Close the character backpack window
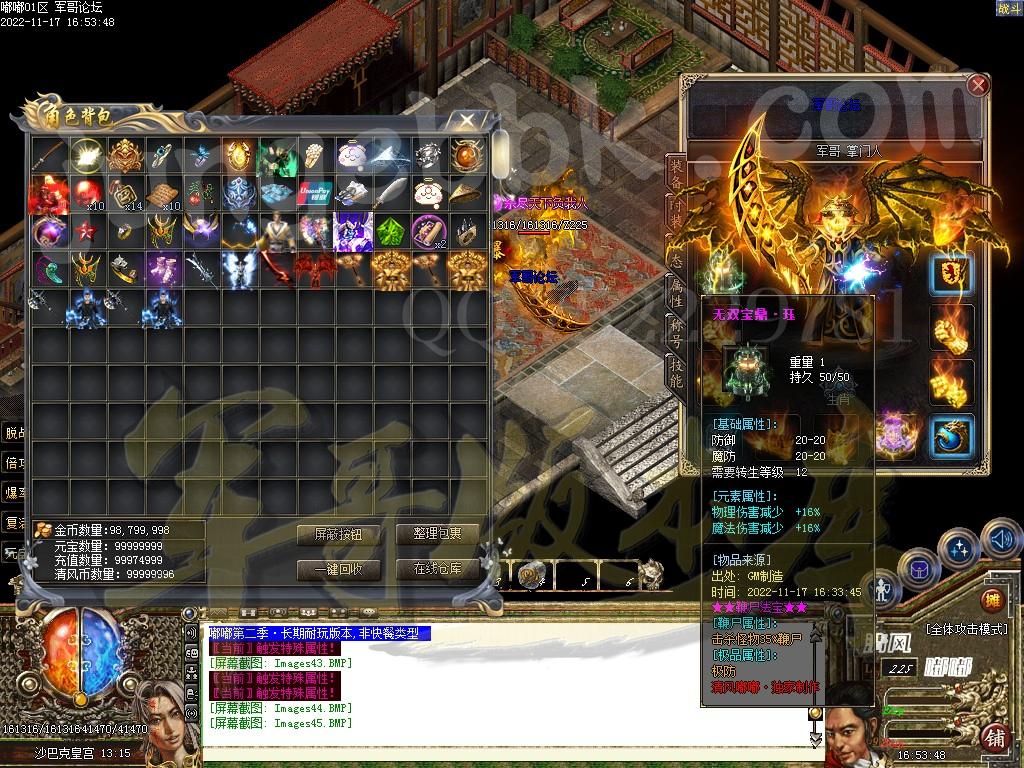Screen dimensions: 1024x768 point(466,121)
